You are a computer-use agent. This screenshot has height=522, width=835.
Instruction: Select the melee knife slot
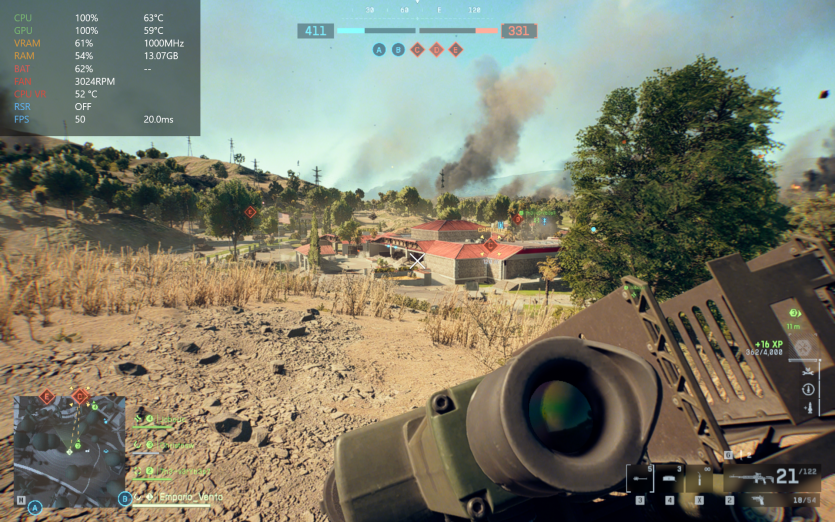(x=700, y=479)
